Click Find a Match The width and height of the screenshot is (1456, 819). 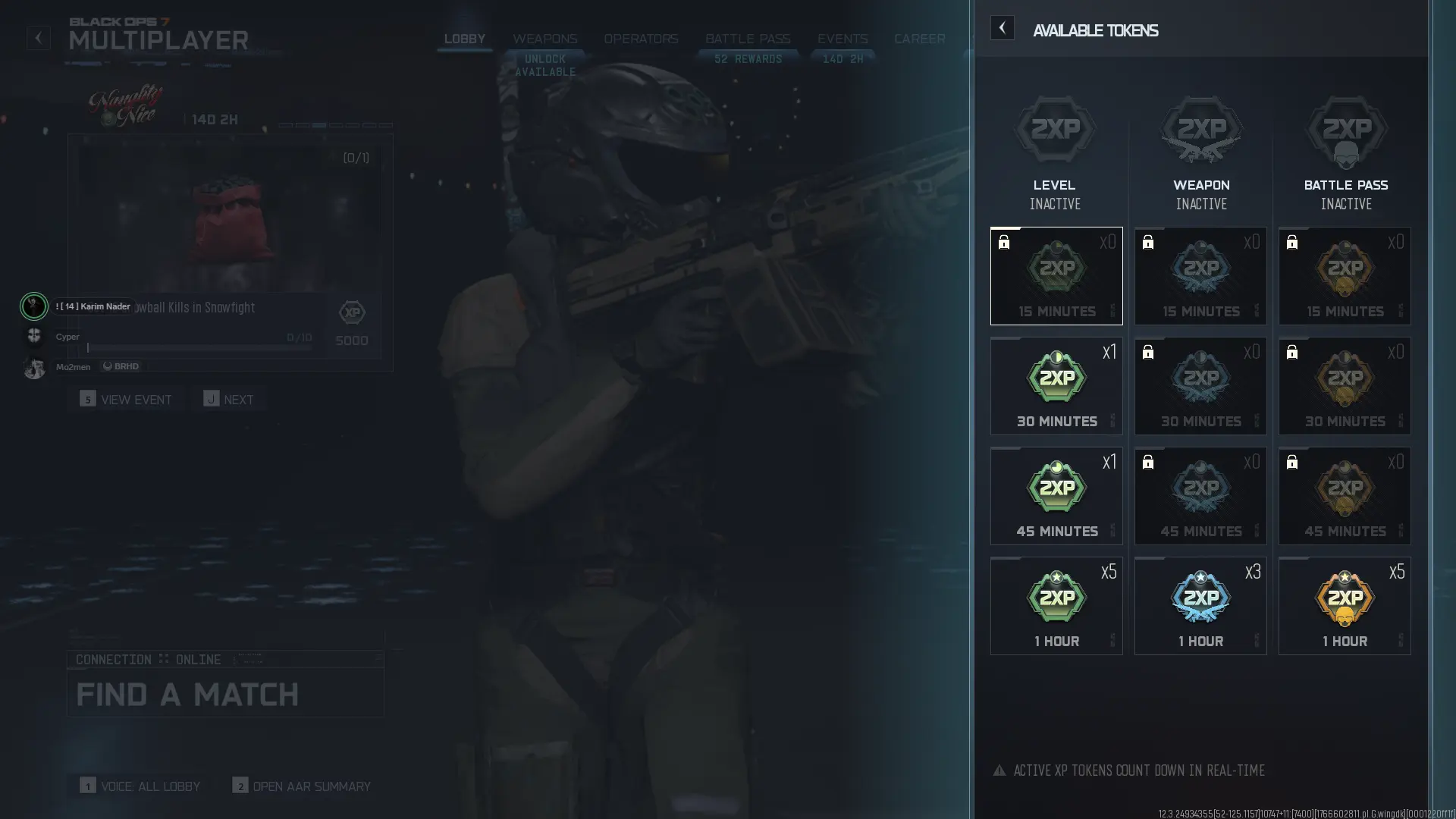click(x=187, y=694)
